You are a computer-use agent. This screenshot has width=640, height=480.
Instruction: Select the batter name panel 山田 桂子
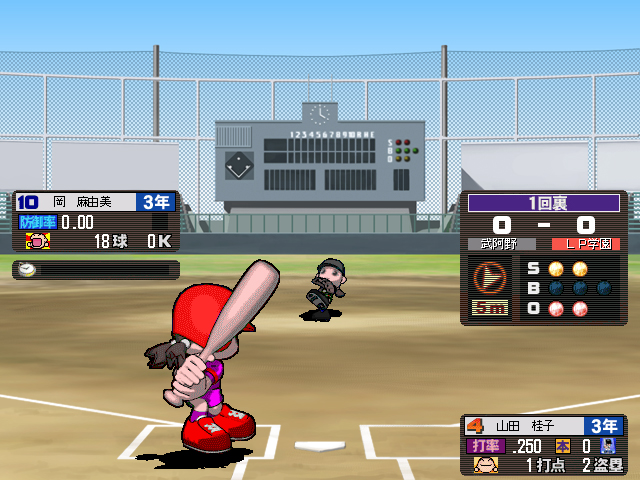click(x=542, y=424)
